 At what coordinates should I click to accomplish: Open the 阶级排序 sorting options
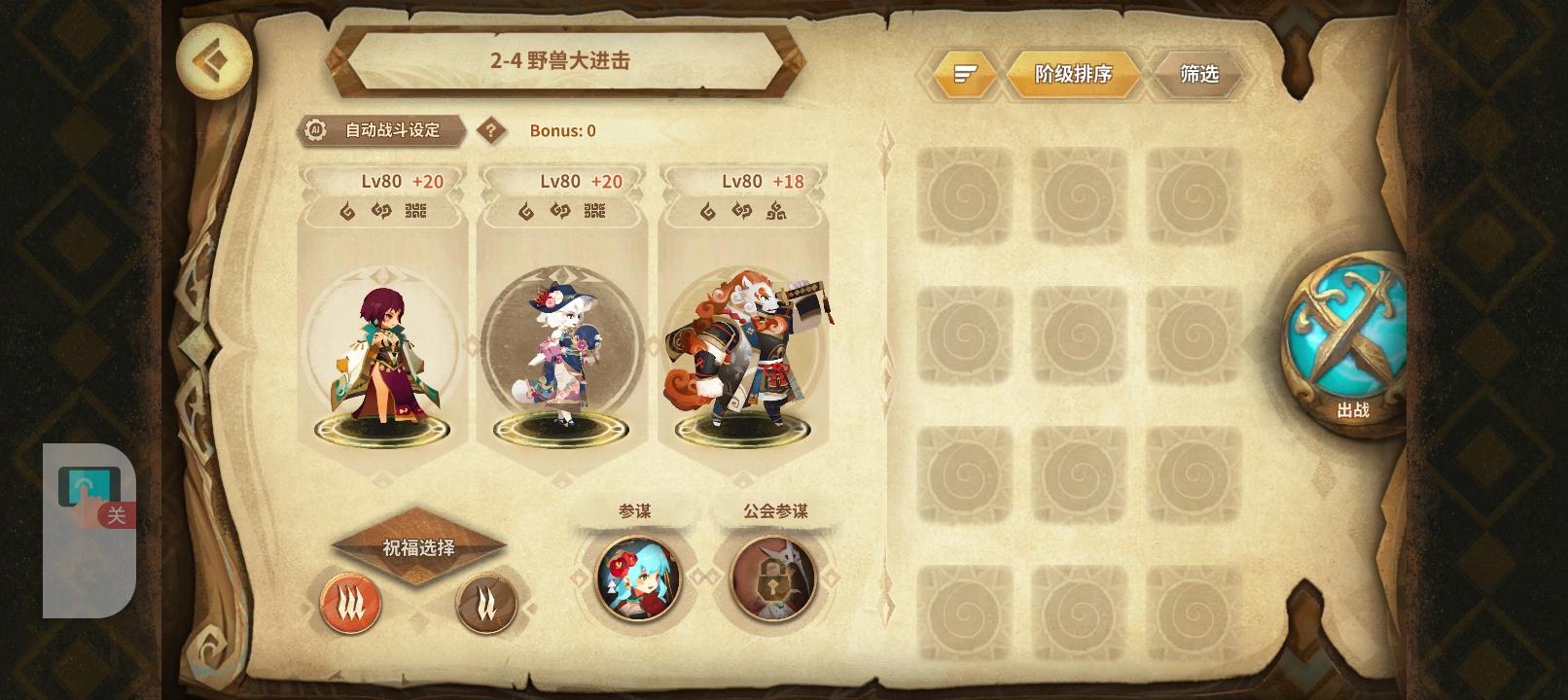[x=1074, y=74]
